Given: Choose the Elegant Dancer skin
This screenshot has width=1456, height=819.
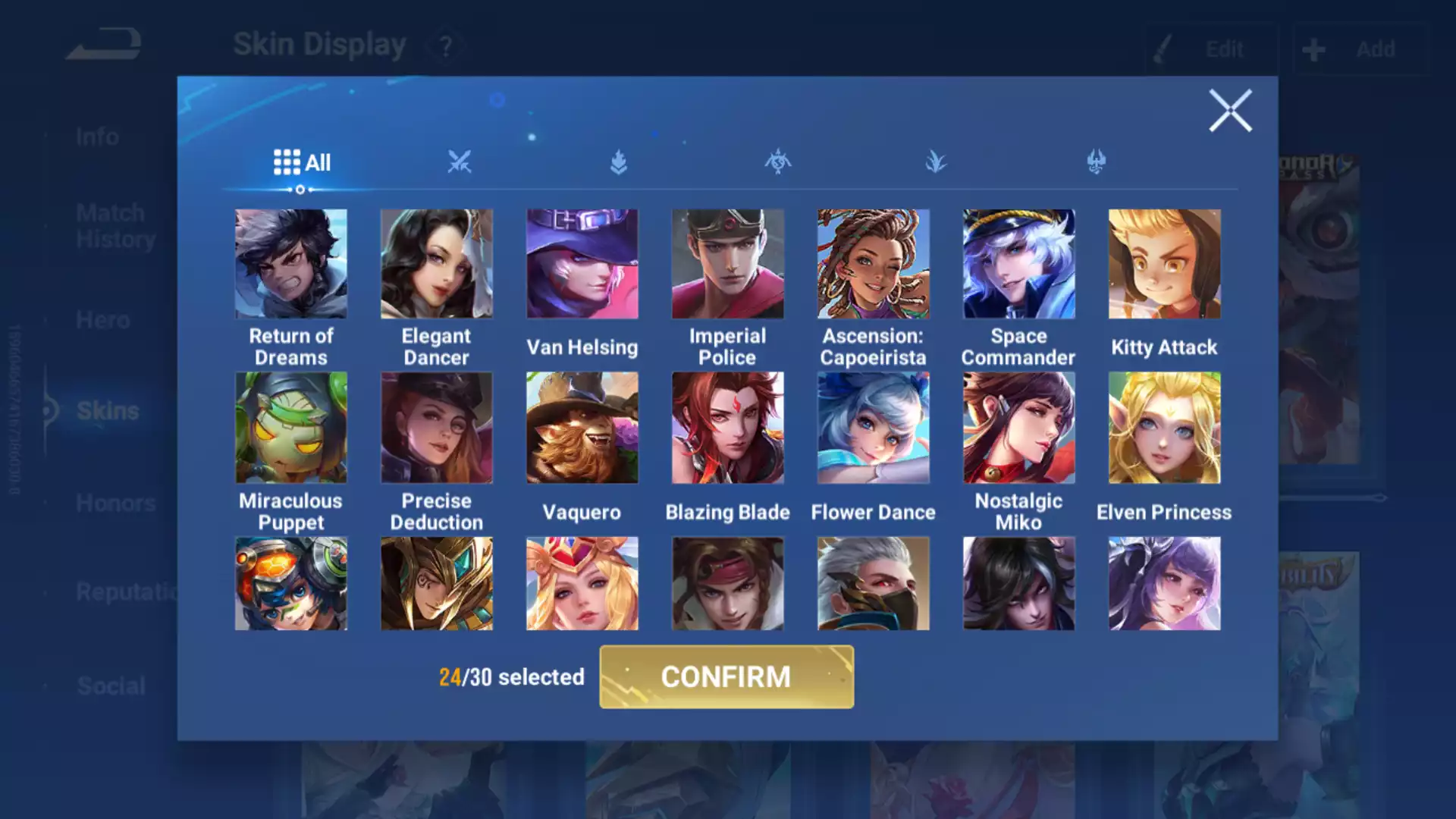Looking at the screenshot, I should point(436,264).
